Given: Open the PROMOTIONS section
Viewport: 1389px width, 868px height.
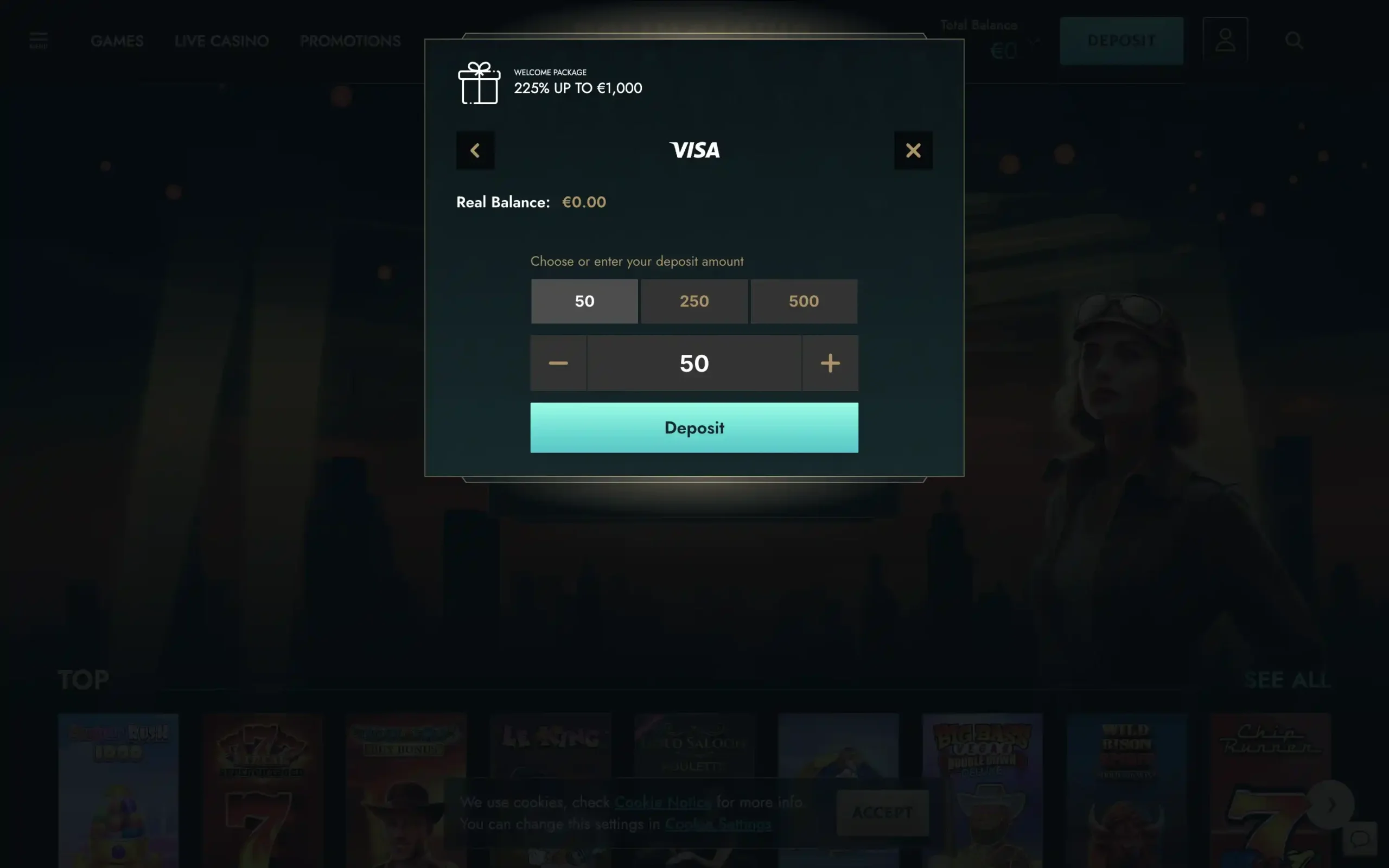Looking at the screenshot, I should point(349,40).
